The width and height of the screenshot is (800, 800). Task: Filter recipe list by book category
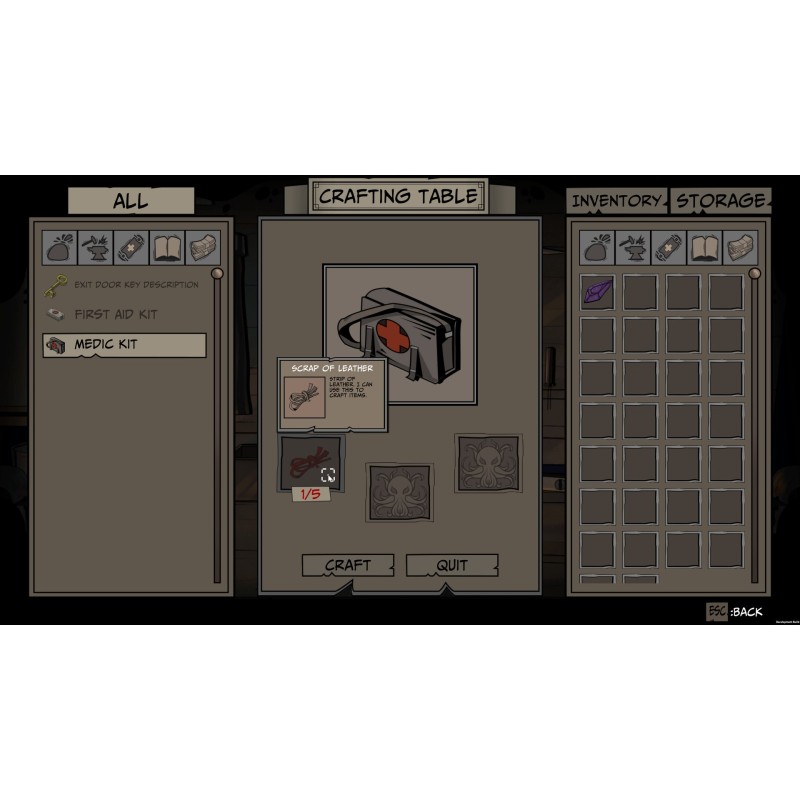(167, 247)
